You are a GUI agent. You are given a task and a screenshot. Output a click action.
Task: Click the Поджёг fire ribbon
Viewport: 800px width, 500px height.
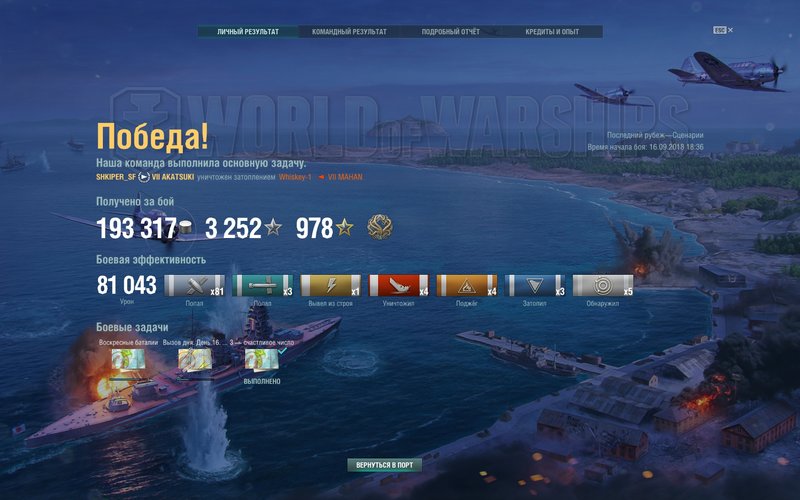466,286
